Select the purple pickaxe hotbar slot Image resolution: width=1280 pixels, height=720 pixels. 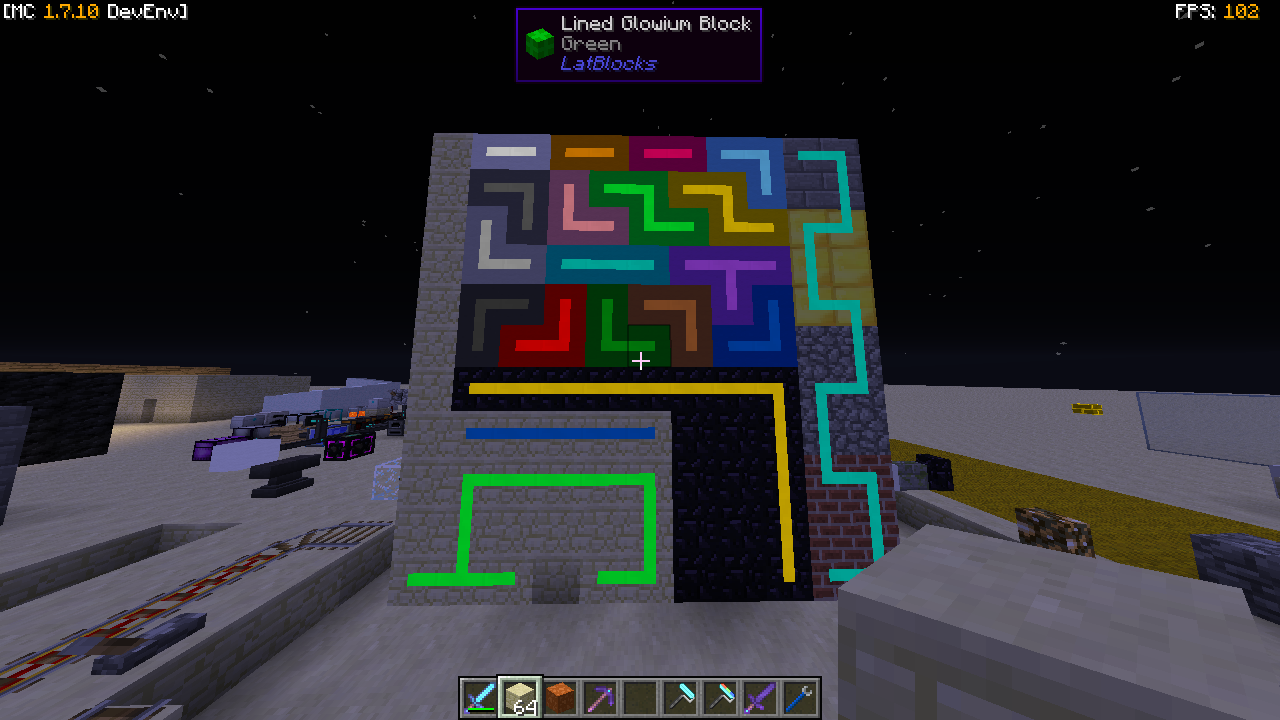pos(600,697)
